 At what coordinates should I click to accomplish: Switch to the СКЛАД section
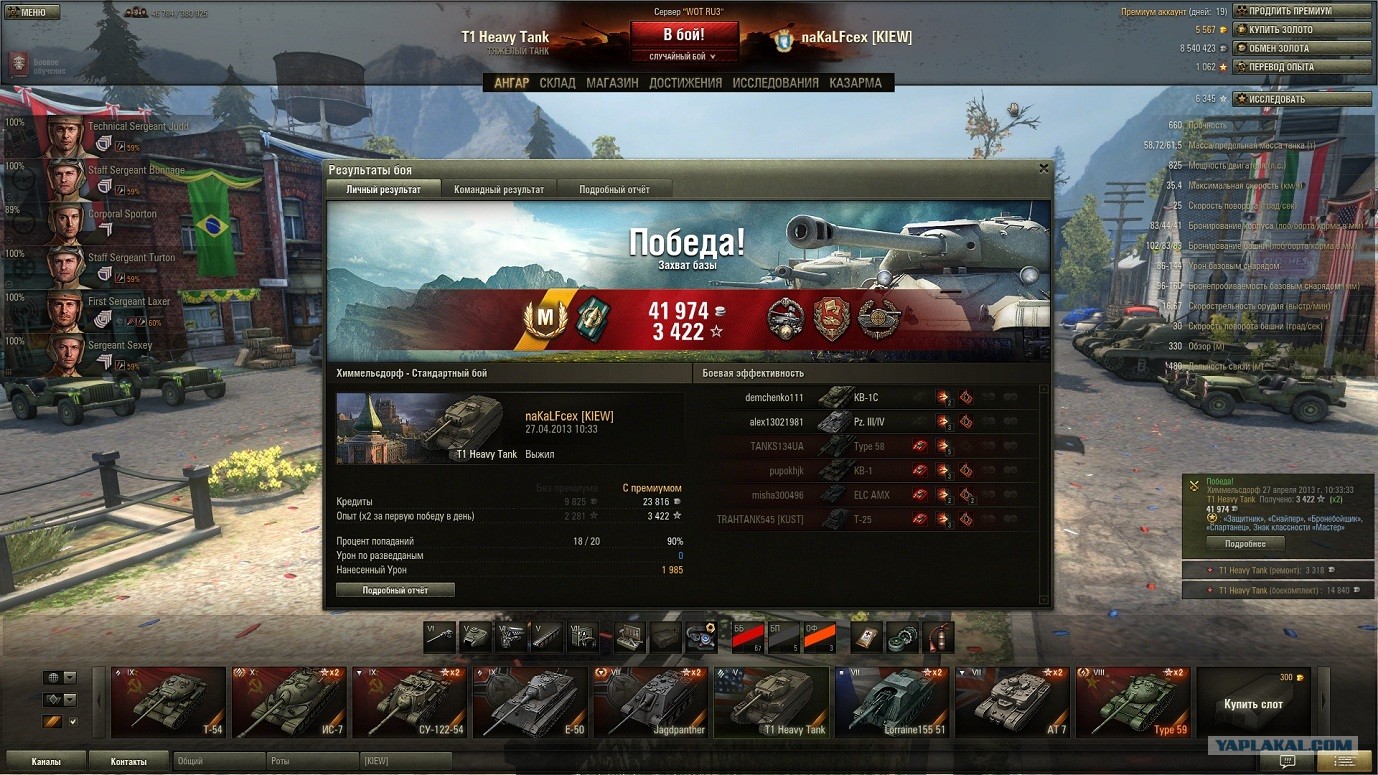pos(557,83)
